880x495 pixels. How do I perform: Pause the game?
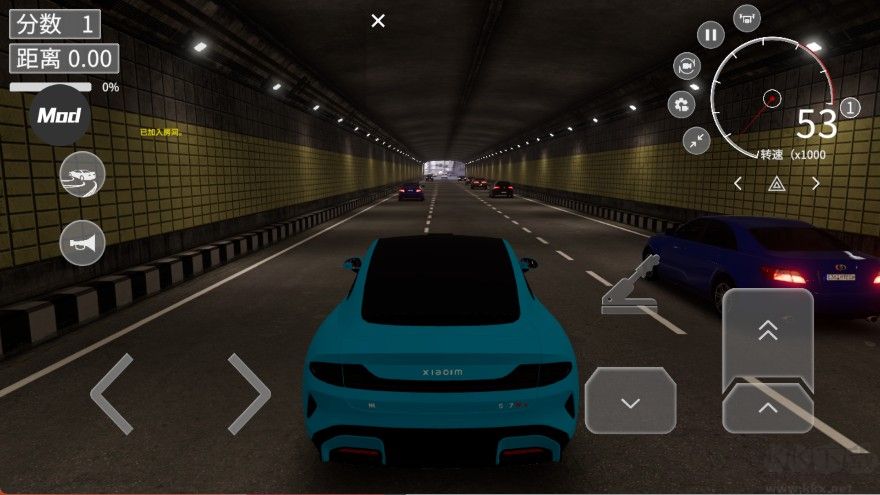pos(711,36)
